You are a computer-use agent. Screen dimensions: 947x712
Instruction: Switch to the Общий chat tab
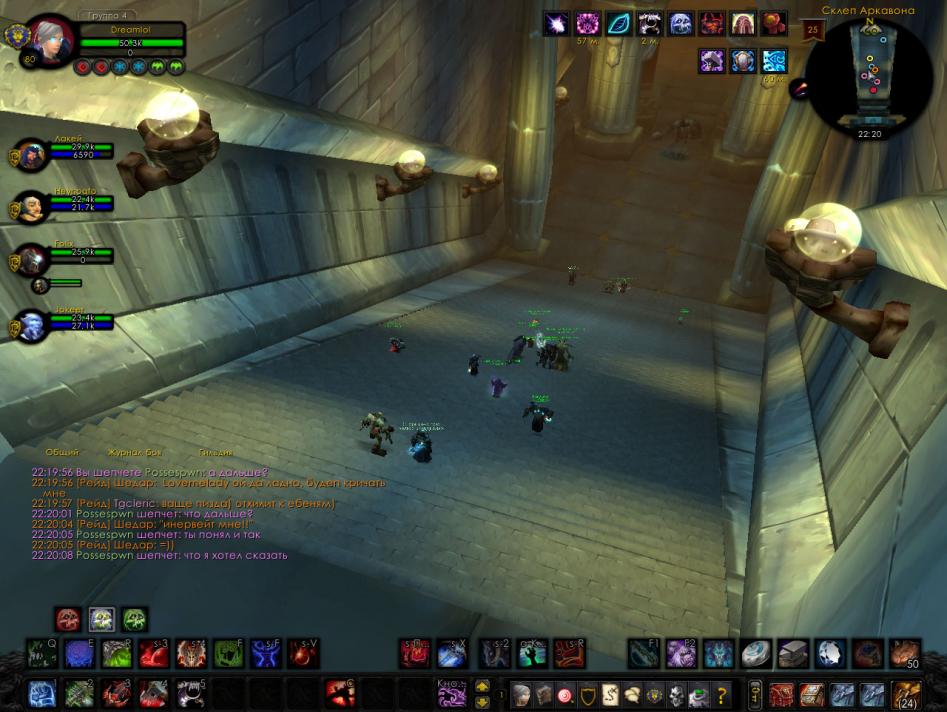[62, 453]
